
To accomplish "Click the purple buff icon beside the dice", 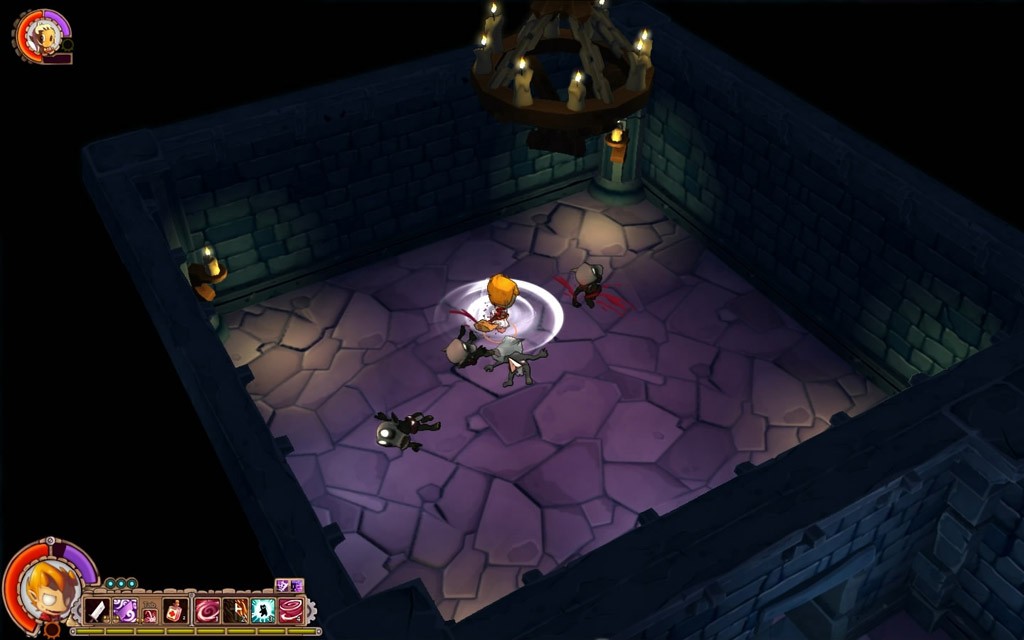I will point(296,586).
